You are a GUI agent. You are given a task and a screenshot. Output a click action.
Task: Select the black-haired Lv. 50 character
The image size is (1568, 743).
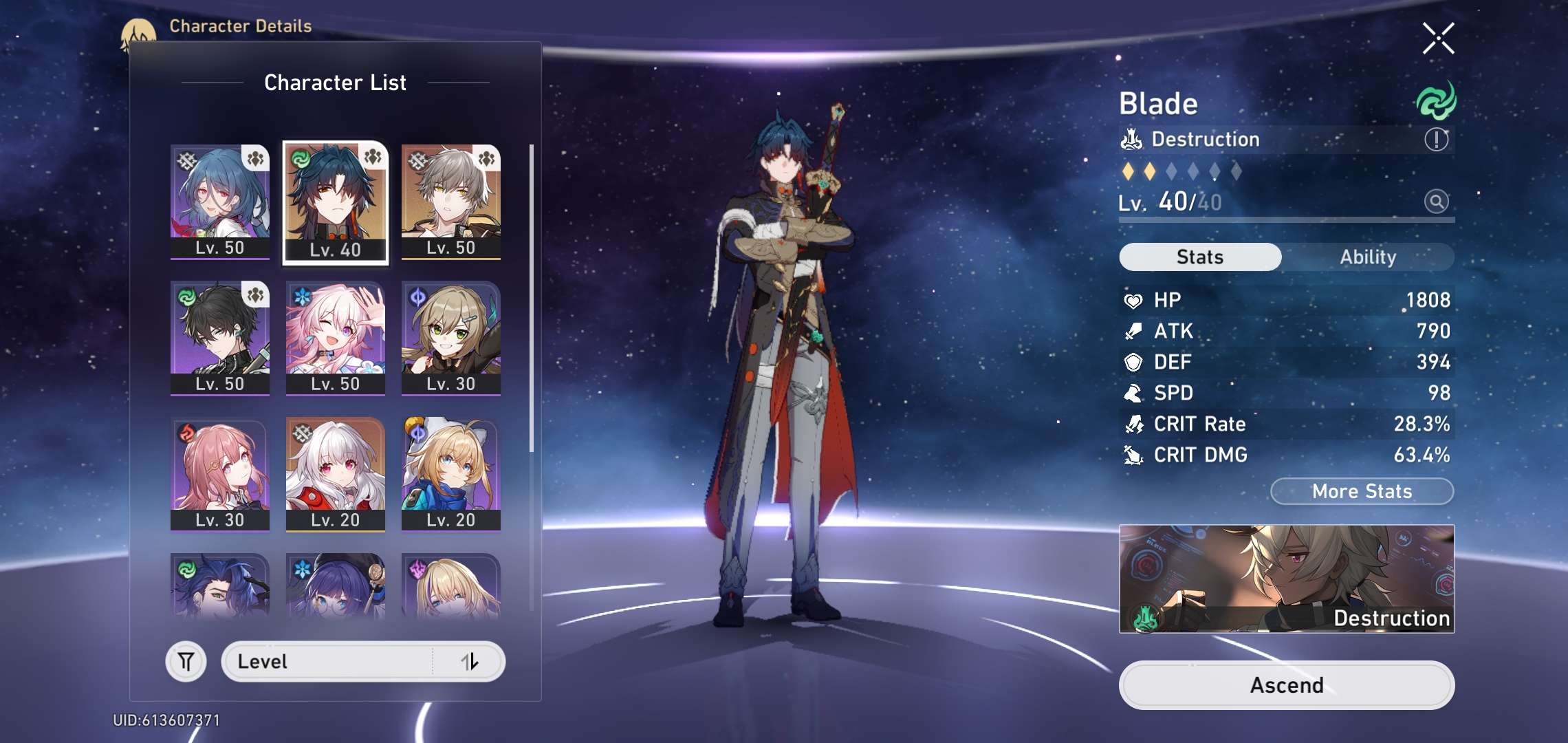220,337
